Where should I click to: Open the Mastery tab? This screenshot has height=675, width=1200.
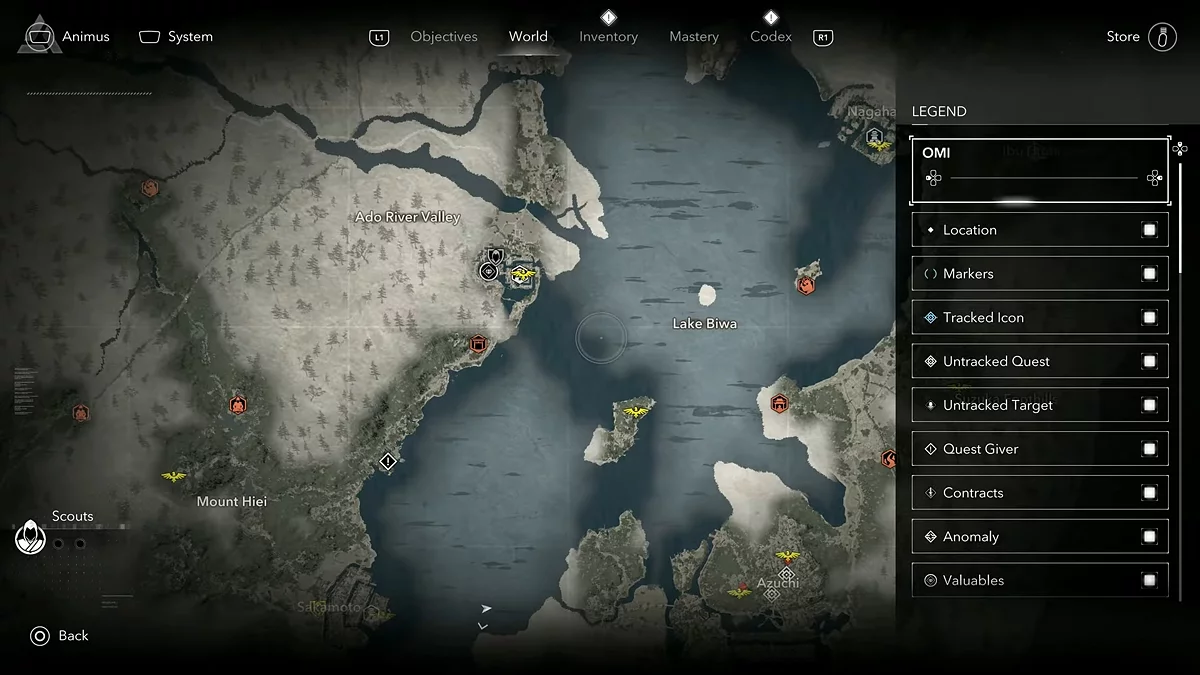[694, 37]
